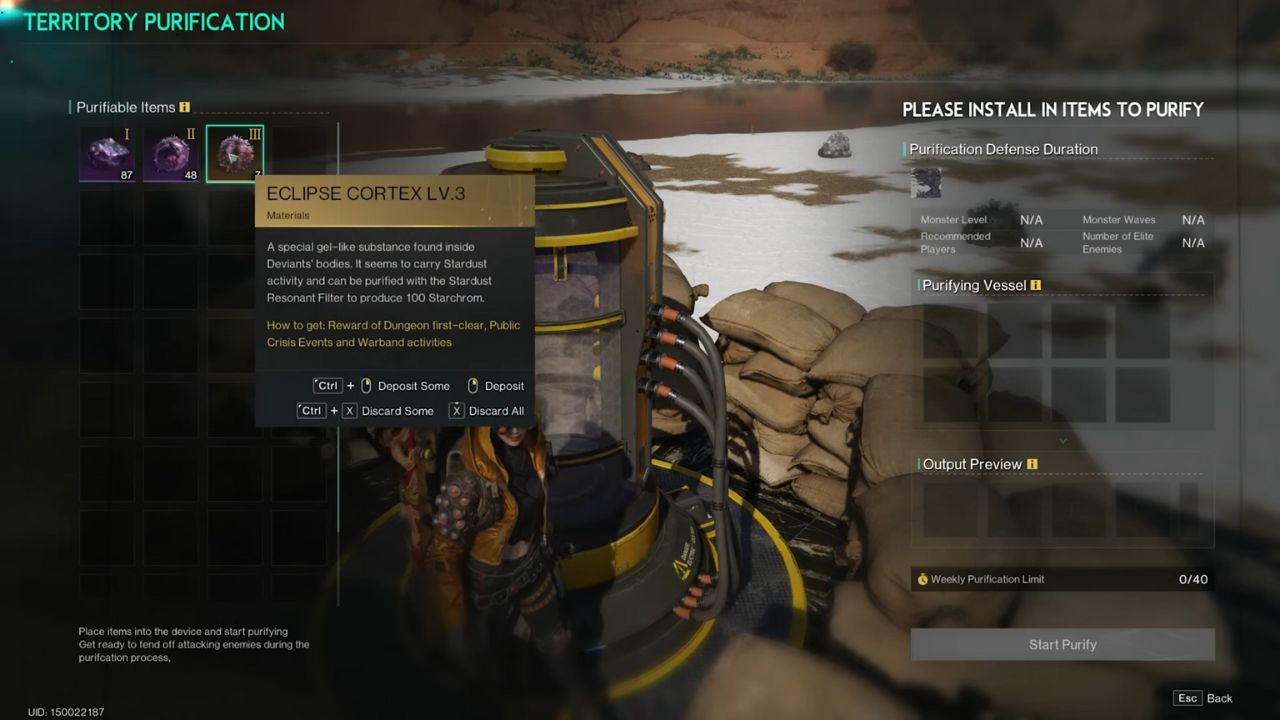Choose the Eclipse Cortex level II item
Viewport: 1280px width, 720px height.
click(171, 154)
